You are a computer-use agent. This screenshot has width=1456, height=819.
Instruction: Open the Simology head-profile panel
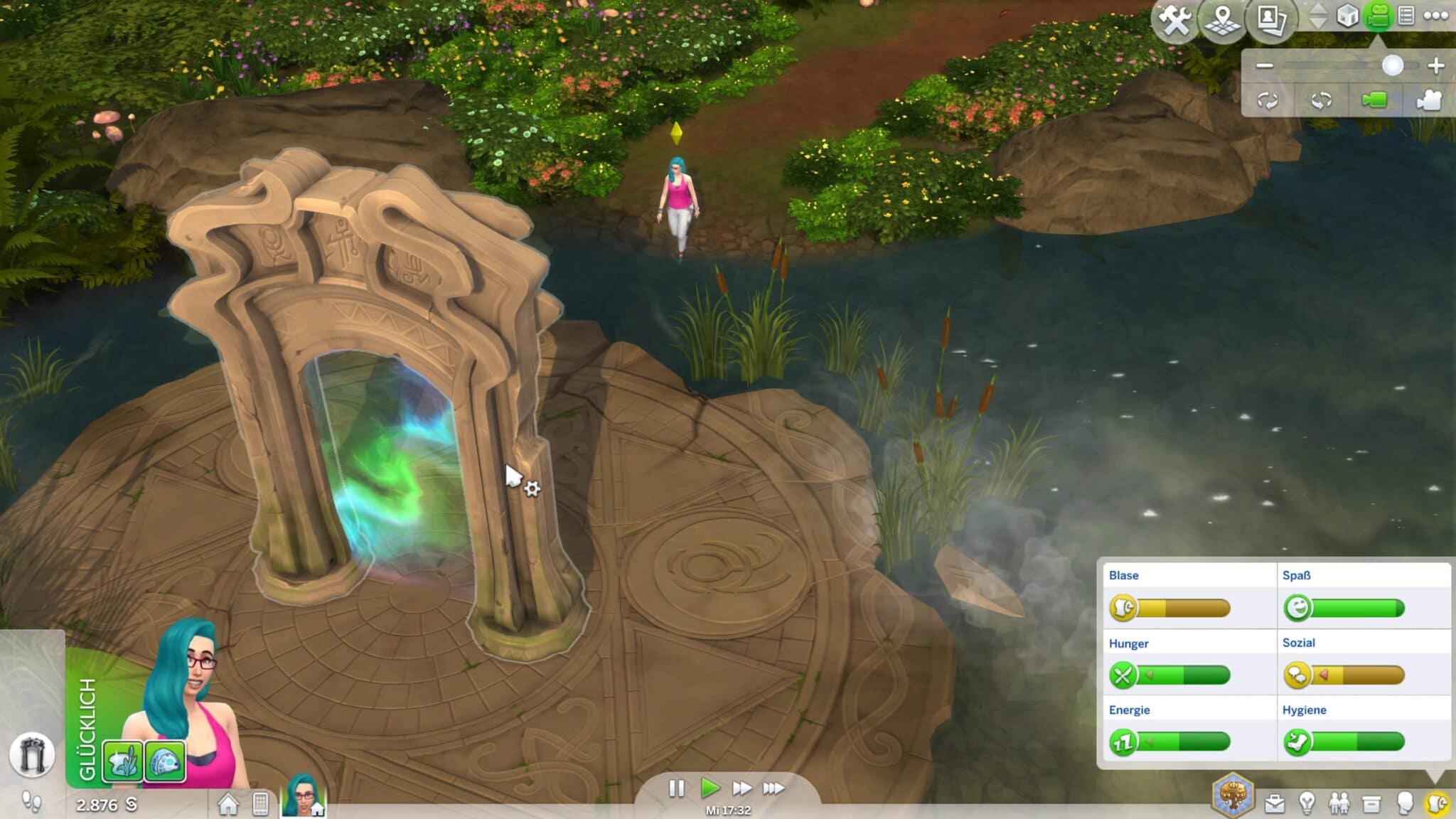pos(1404,804)
